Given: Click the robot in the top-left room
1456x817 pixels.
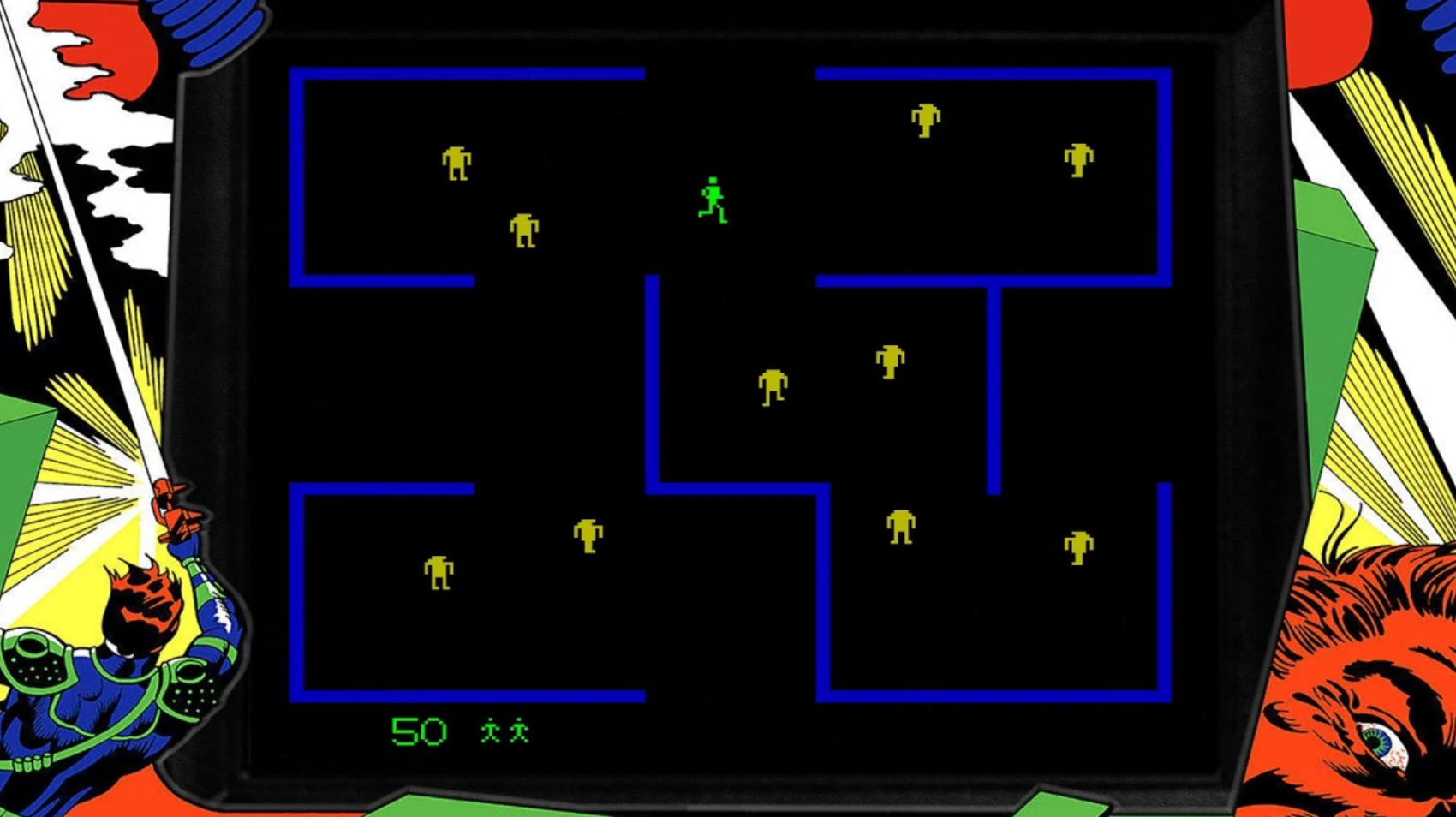Looking at the screenshot, I should pos(458,164).
